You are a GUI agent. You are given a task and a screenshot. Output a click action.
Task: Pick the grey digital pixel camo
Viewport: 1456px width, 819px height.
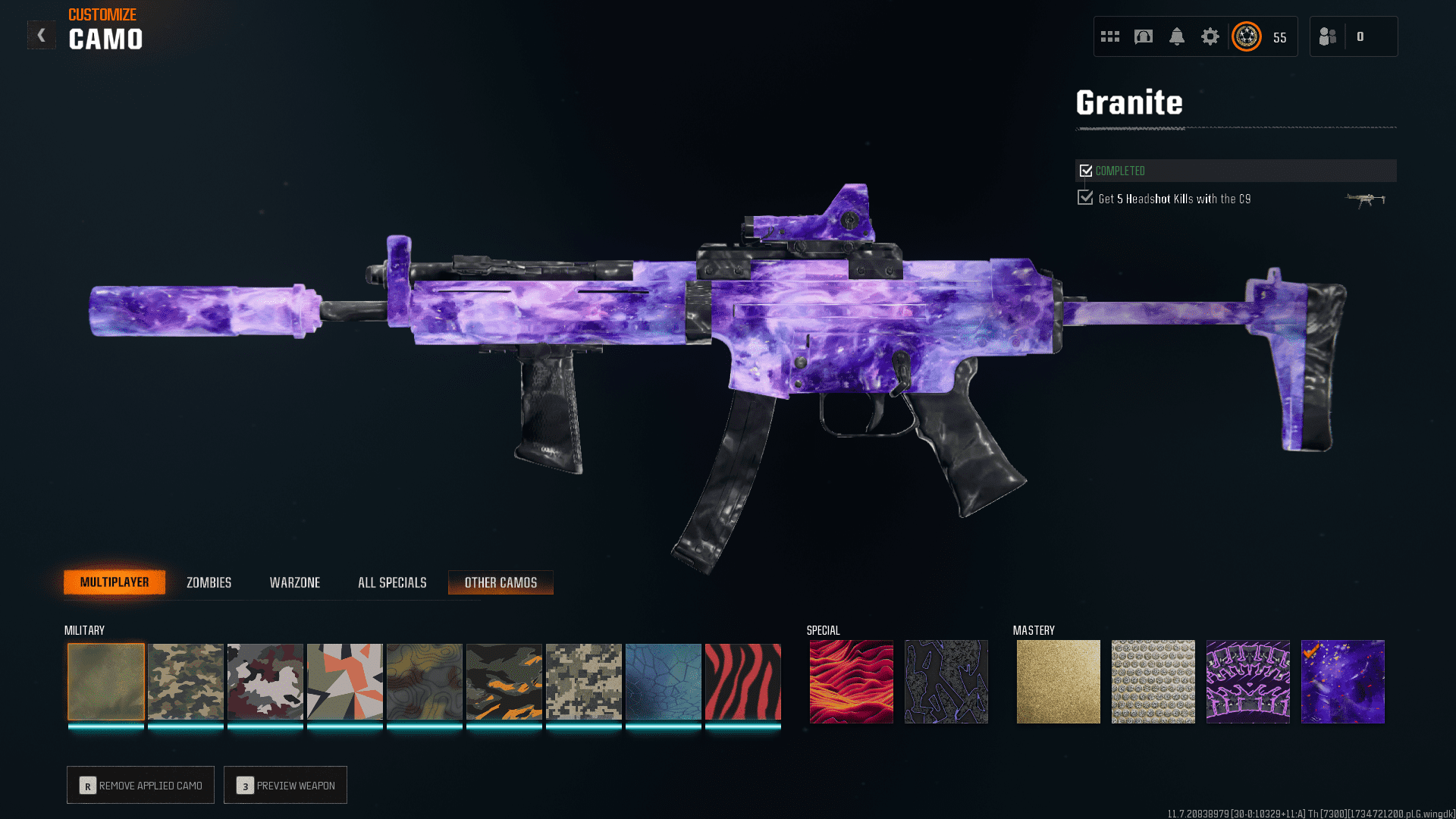coord(584,682)
